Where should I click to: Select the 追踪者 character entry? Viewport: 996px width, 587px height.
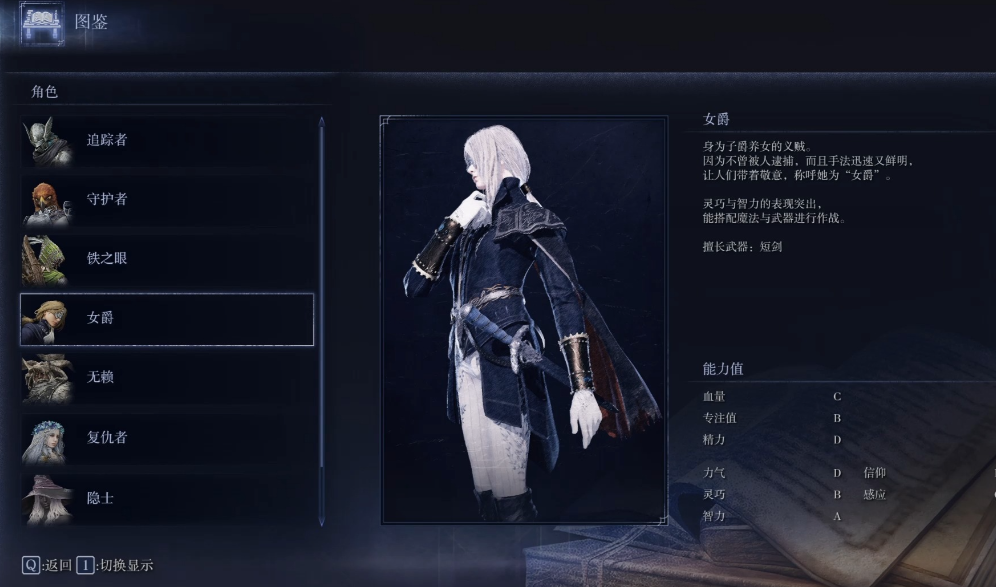pyautogui.click(x=166, y=141)
